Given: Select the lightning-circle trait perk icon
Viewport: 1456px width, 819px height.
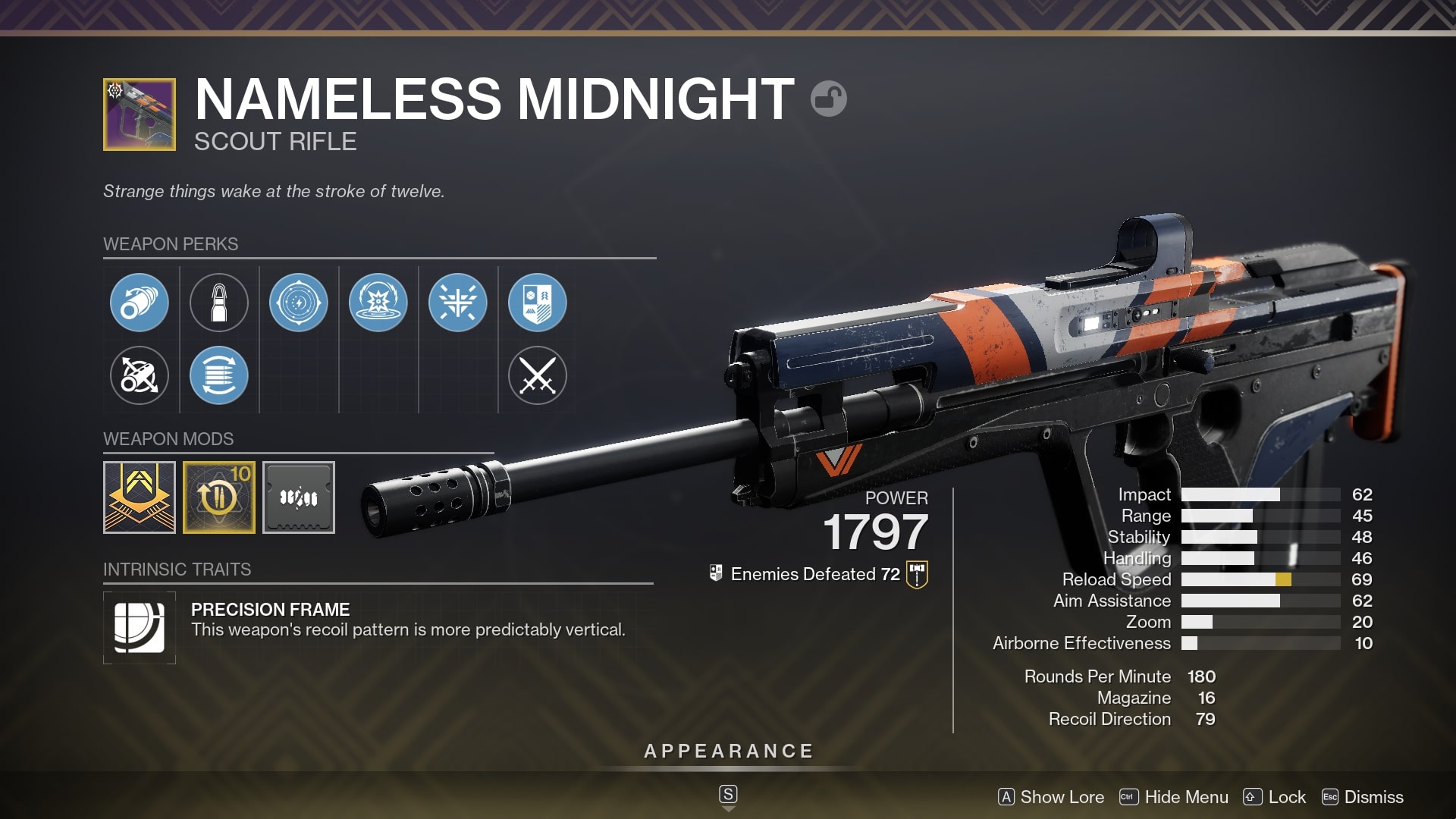Looking at the screenshot, I should 299,302.
